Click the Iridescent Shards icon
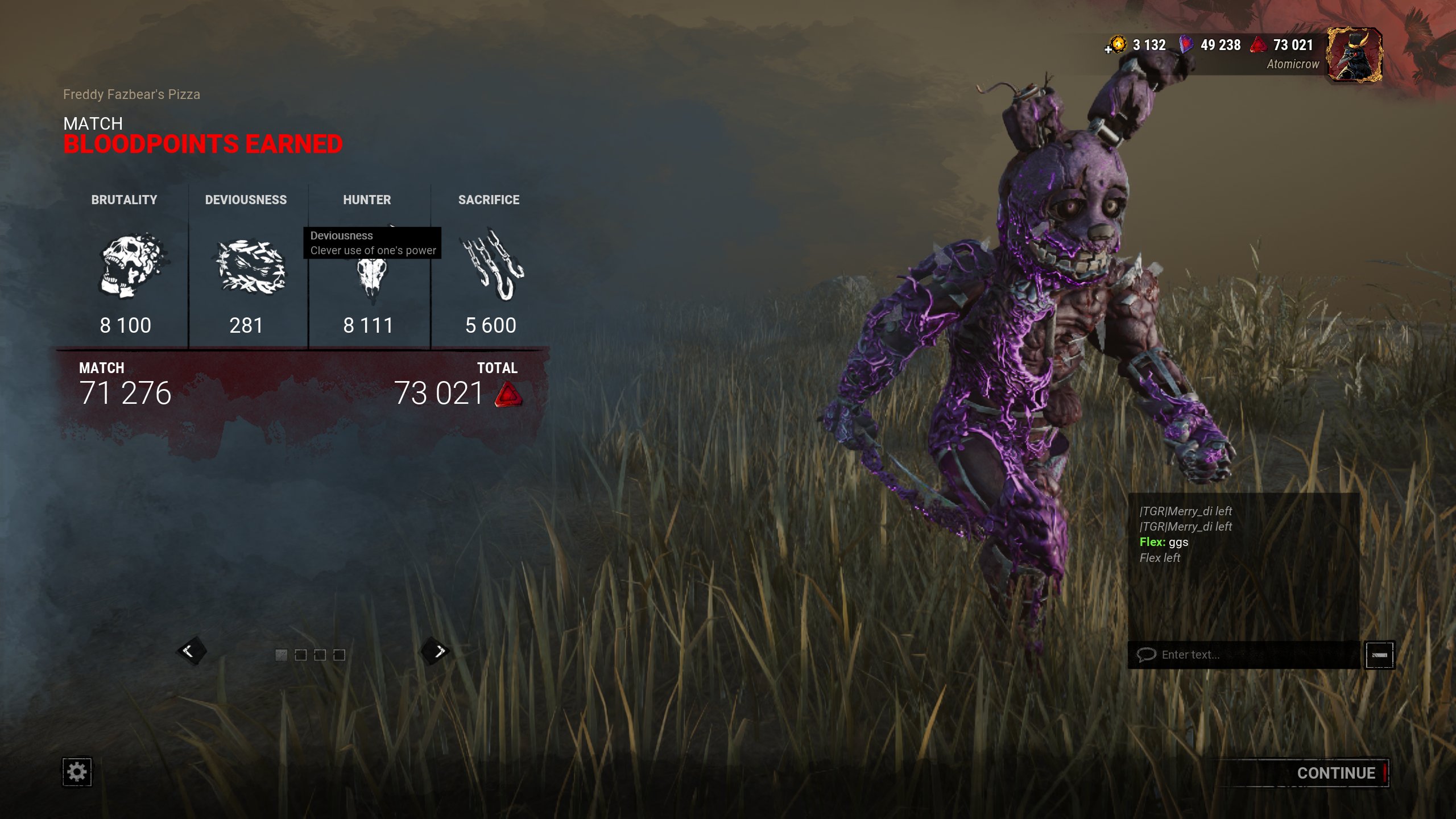 click(1189, 44)
